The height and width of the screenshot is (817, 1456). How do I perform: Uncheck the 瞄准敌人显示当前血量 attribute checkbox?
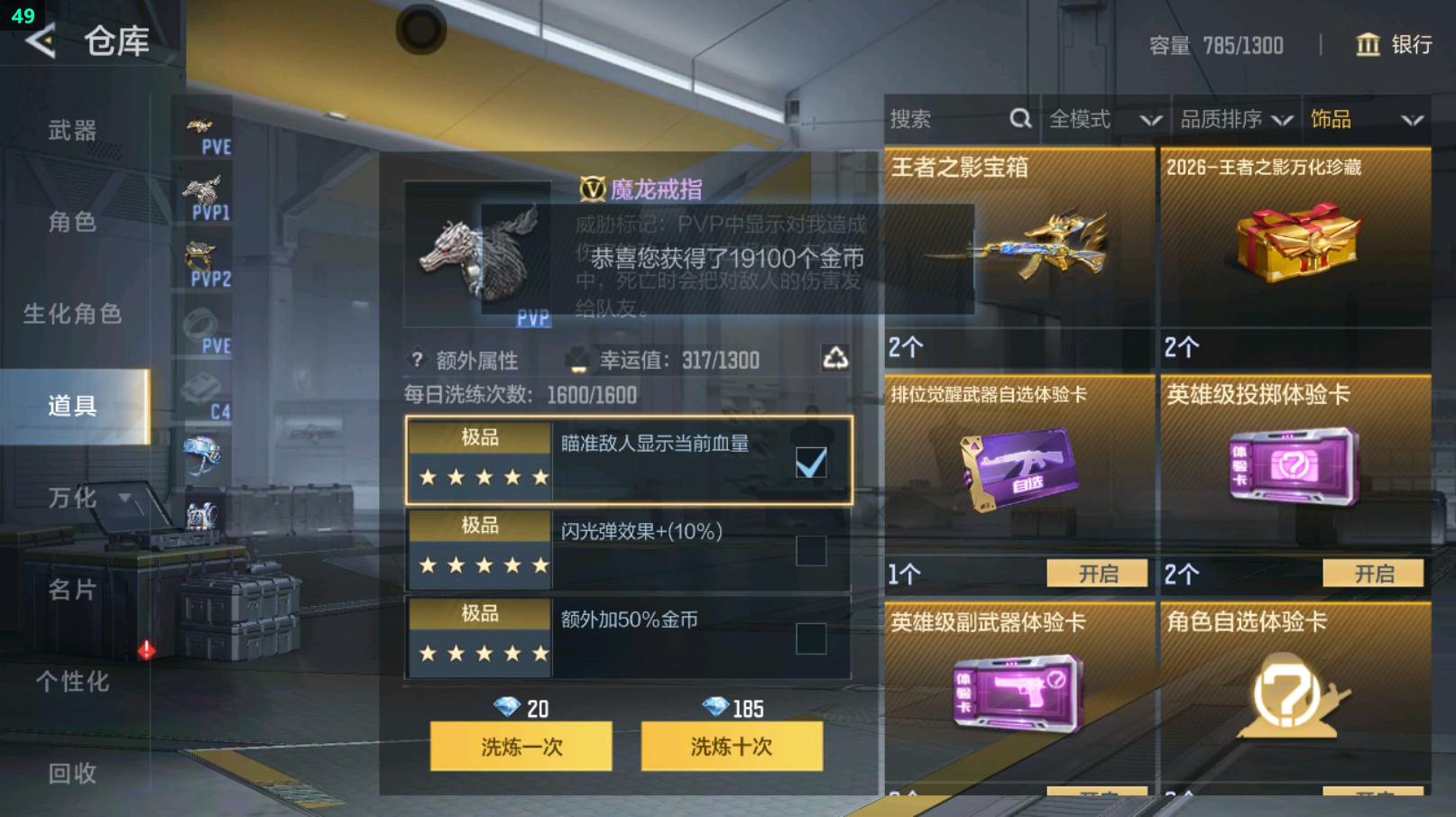(811, 461)
